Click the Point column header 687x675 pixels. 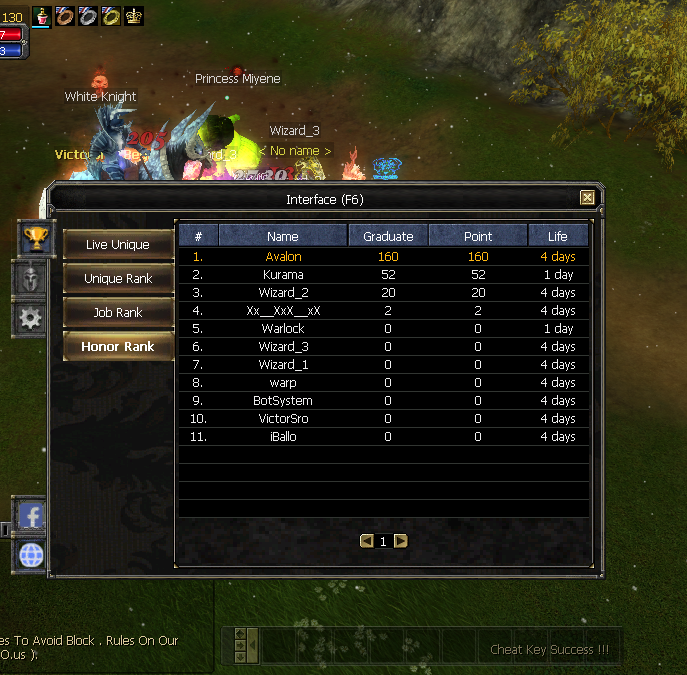pos(478,236)
